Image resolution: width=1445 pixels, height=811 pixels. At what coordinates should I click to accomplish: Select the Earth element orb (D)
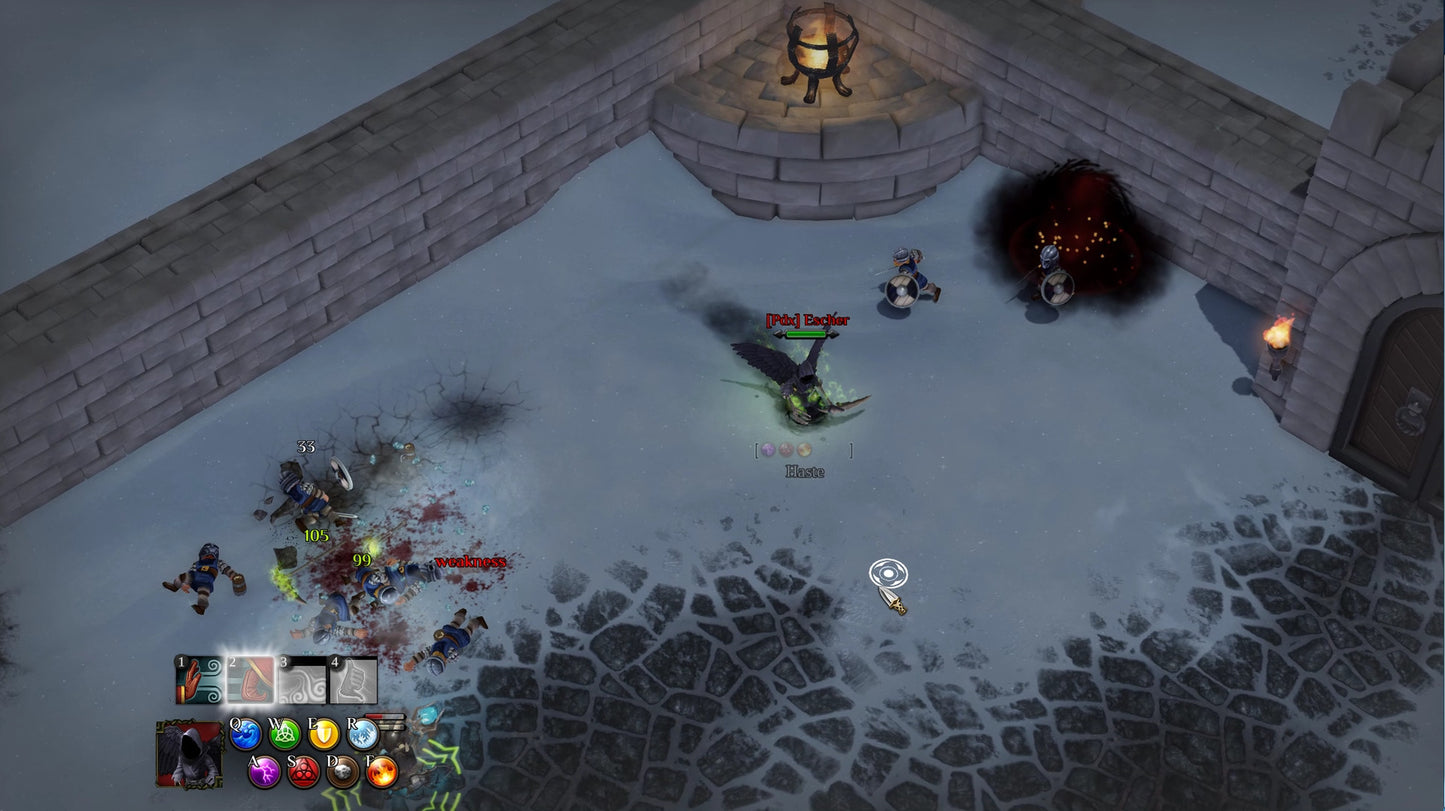(342, 773)
